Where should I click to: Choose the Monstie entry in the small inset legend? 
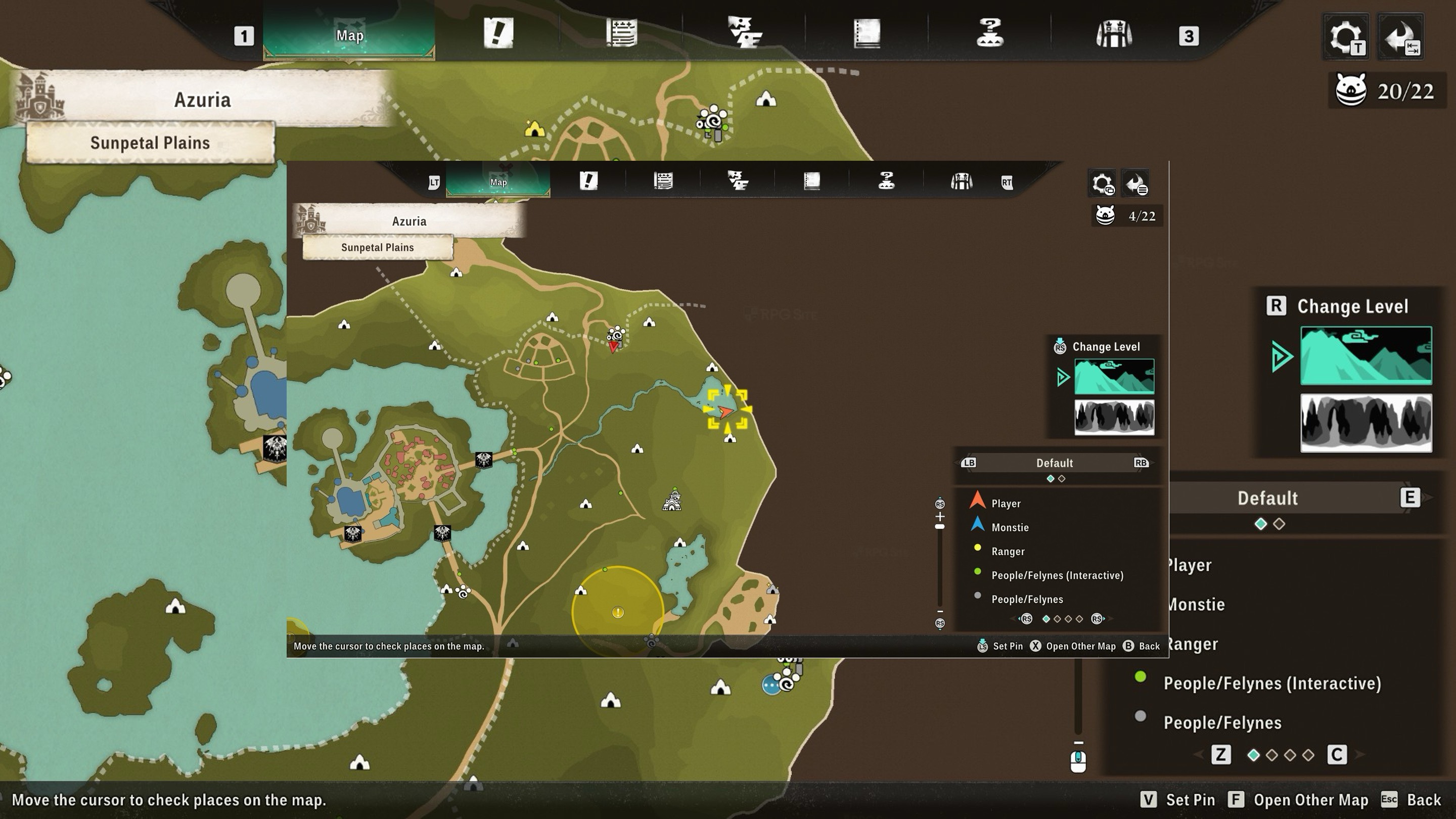tap(1010, 527)
